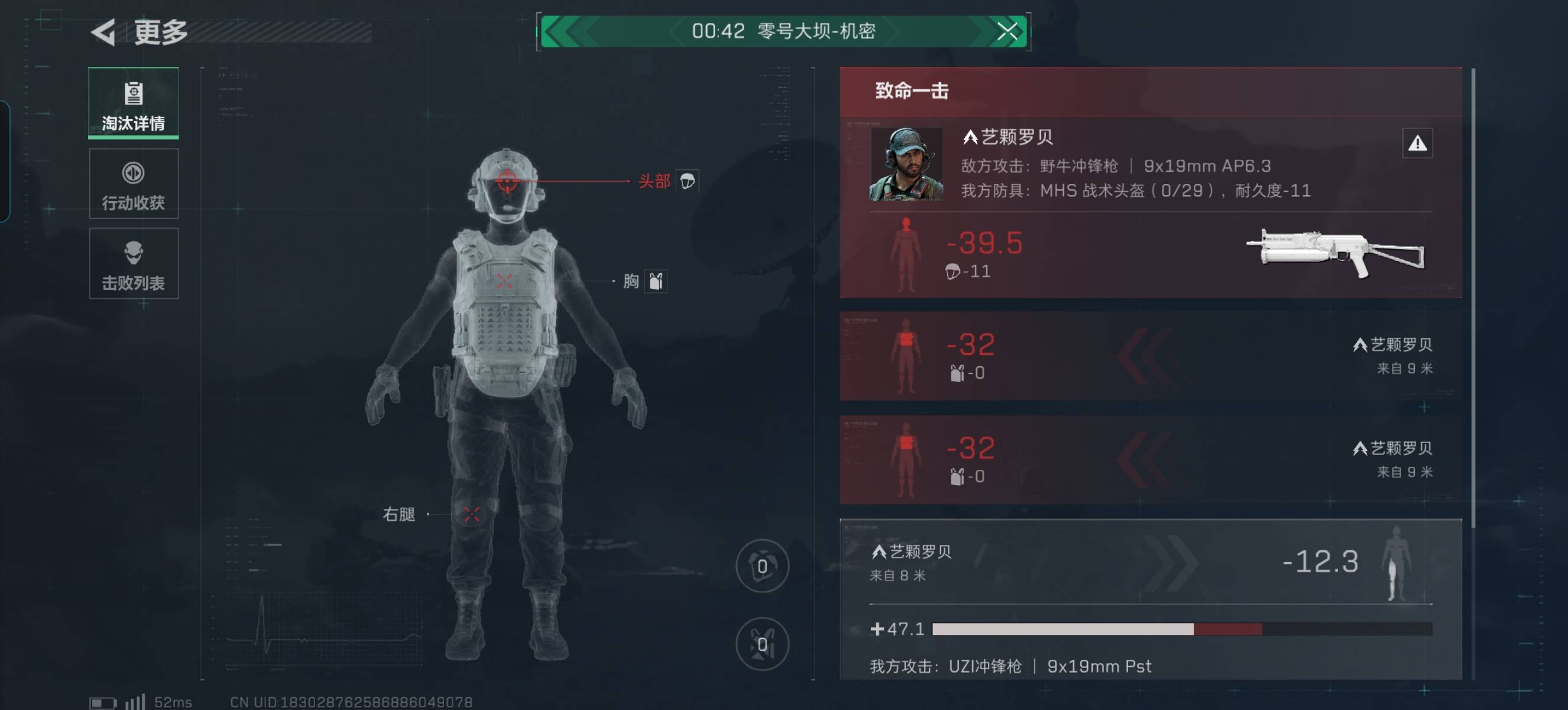The image size is (1568, 710).
Task: Report player via warning triangle icon
Action: pos(1417,144)
